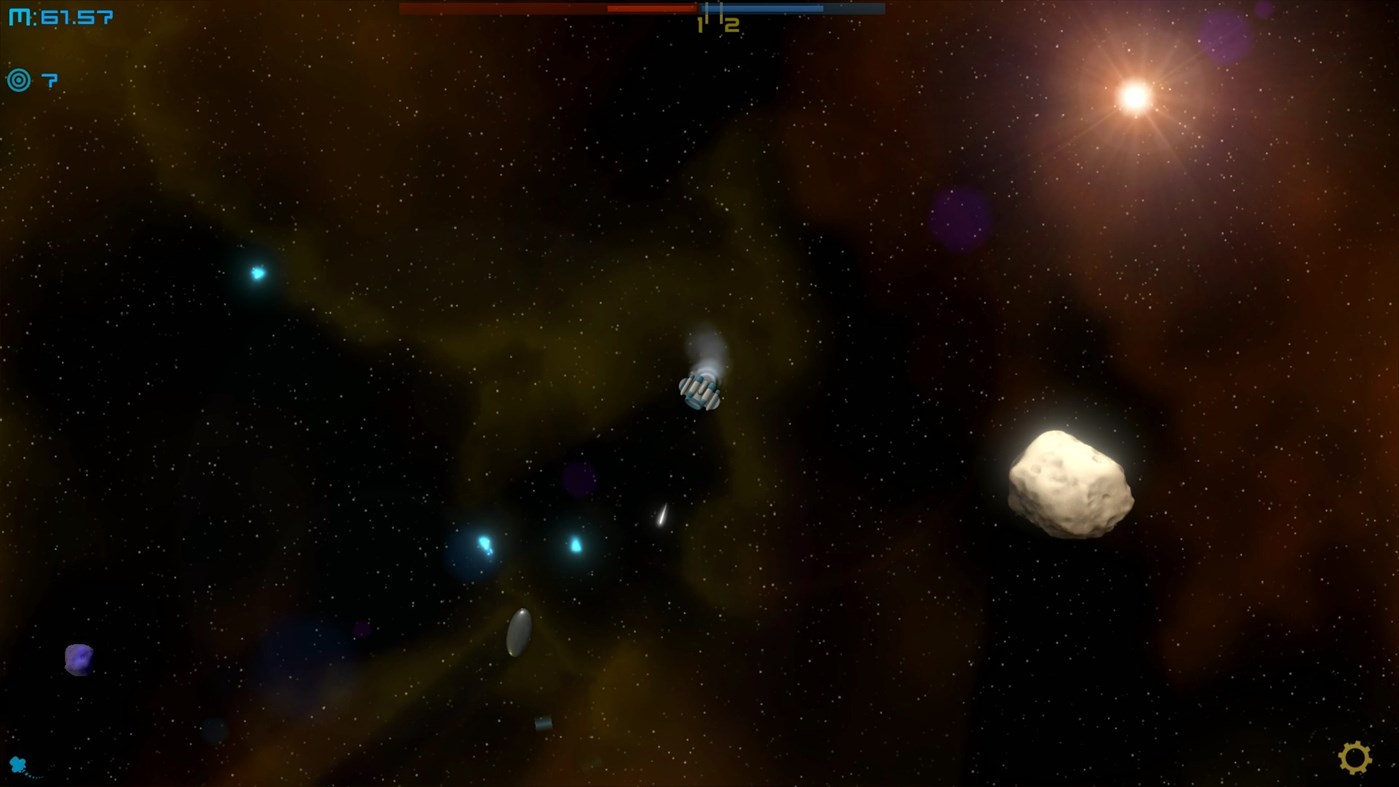Screen dimensions: 1399x787
Task: Select the M:61.57 timer readout
Action: click(60, 15)
